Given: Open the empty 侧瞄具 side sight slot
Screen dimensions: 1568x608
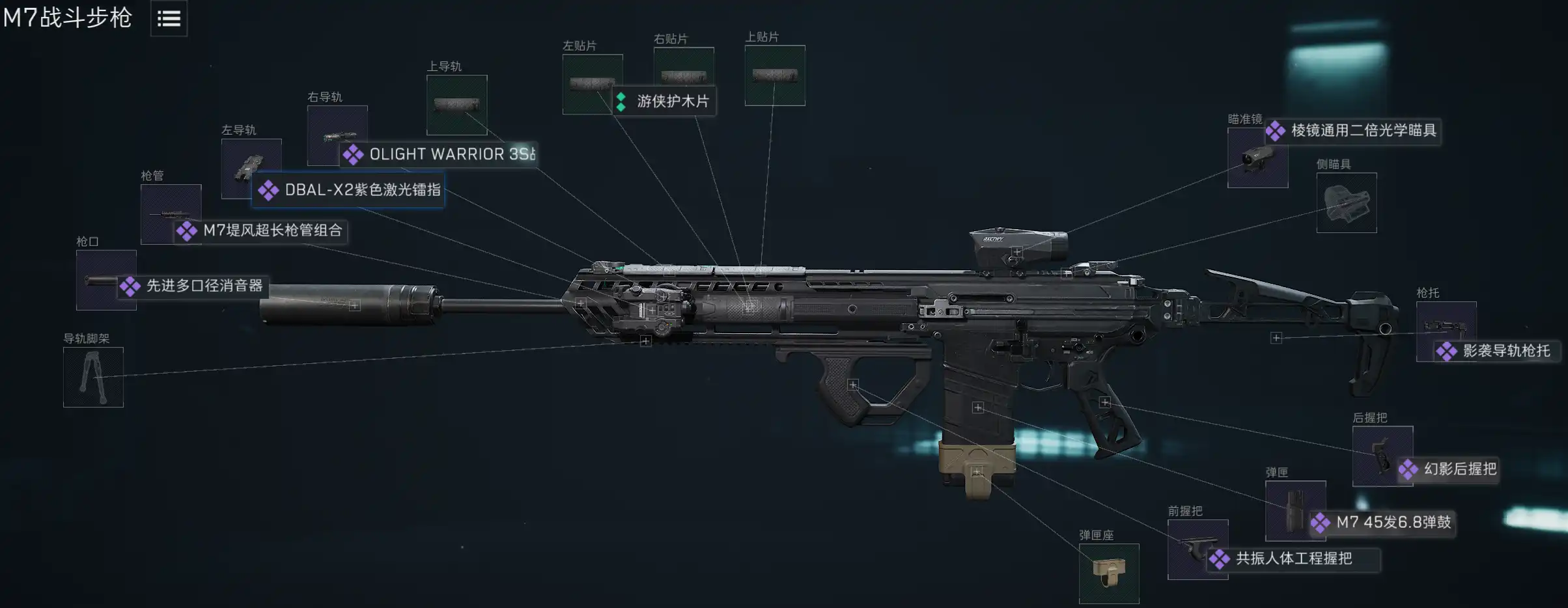Looking at the screenshot, I should coord(1347,202).
